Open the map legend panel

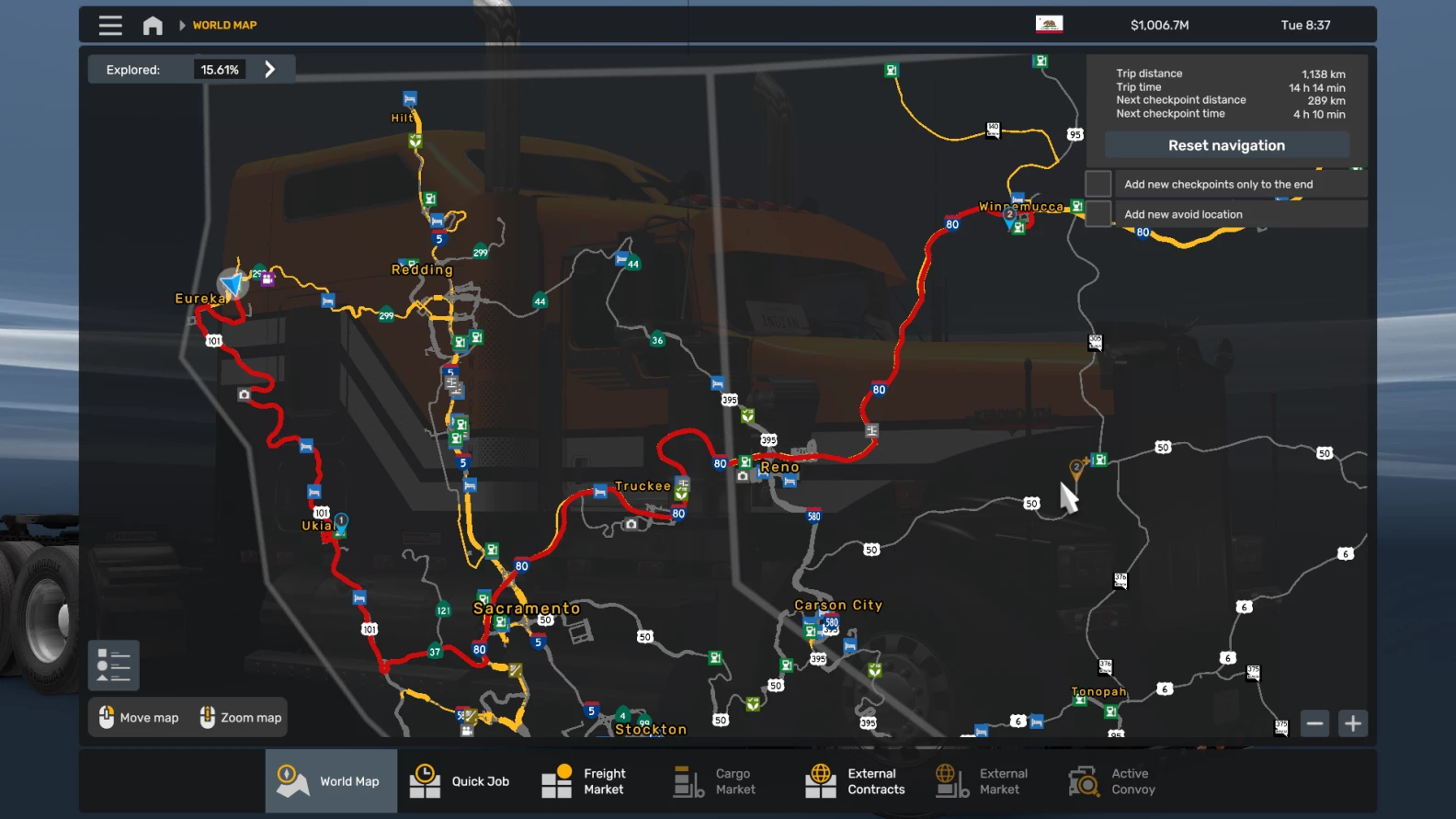(x=113, y=665)
